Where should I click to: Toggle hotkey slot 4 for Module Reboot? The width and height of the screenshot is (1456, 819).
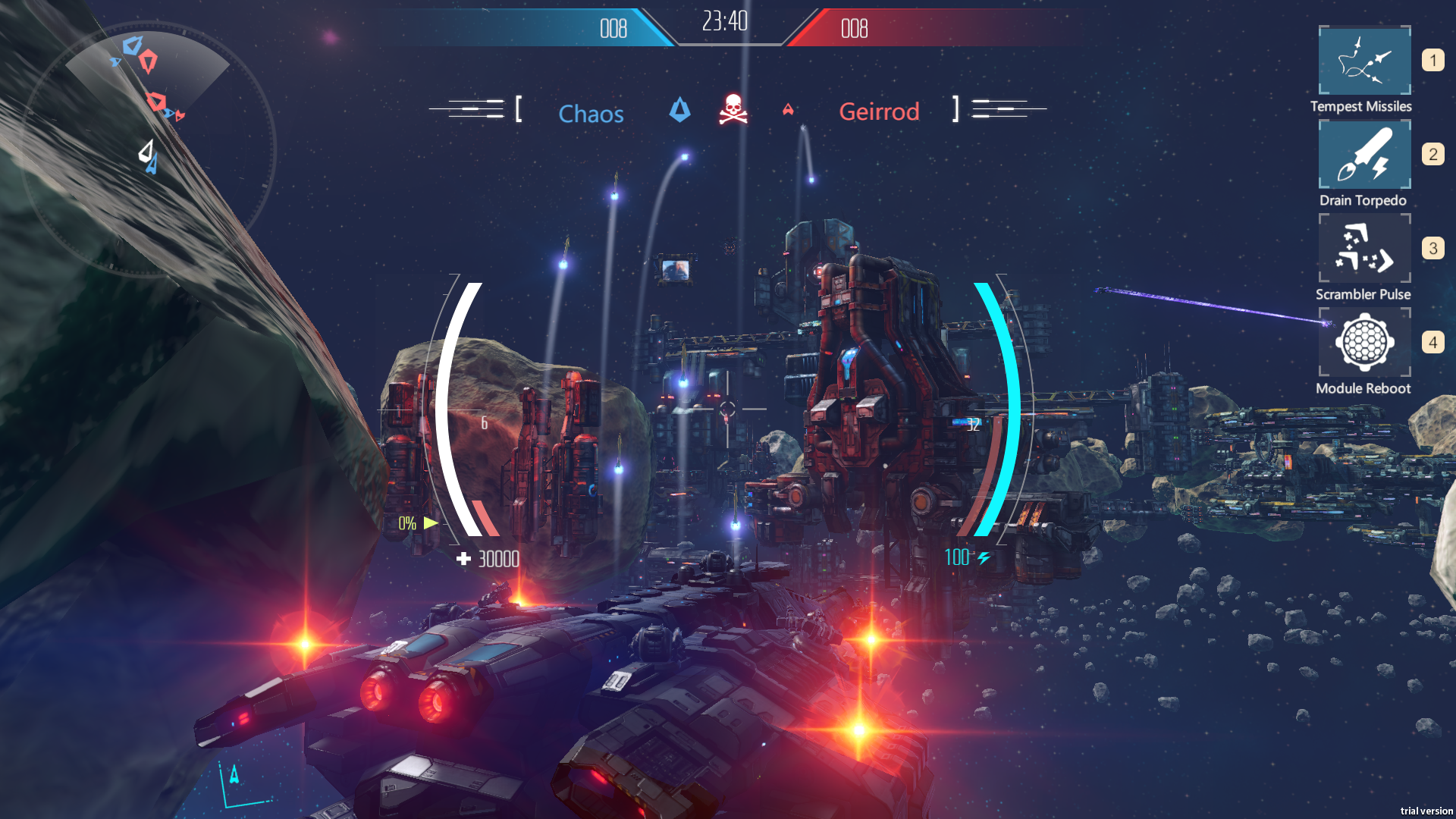pos(1432,341)
